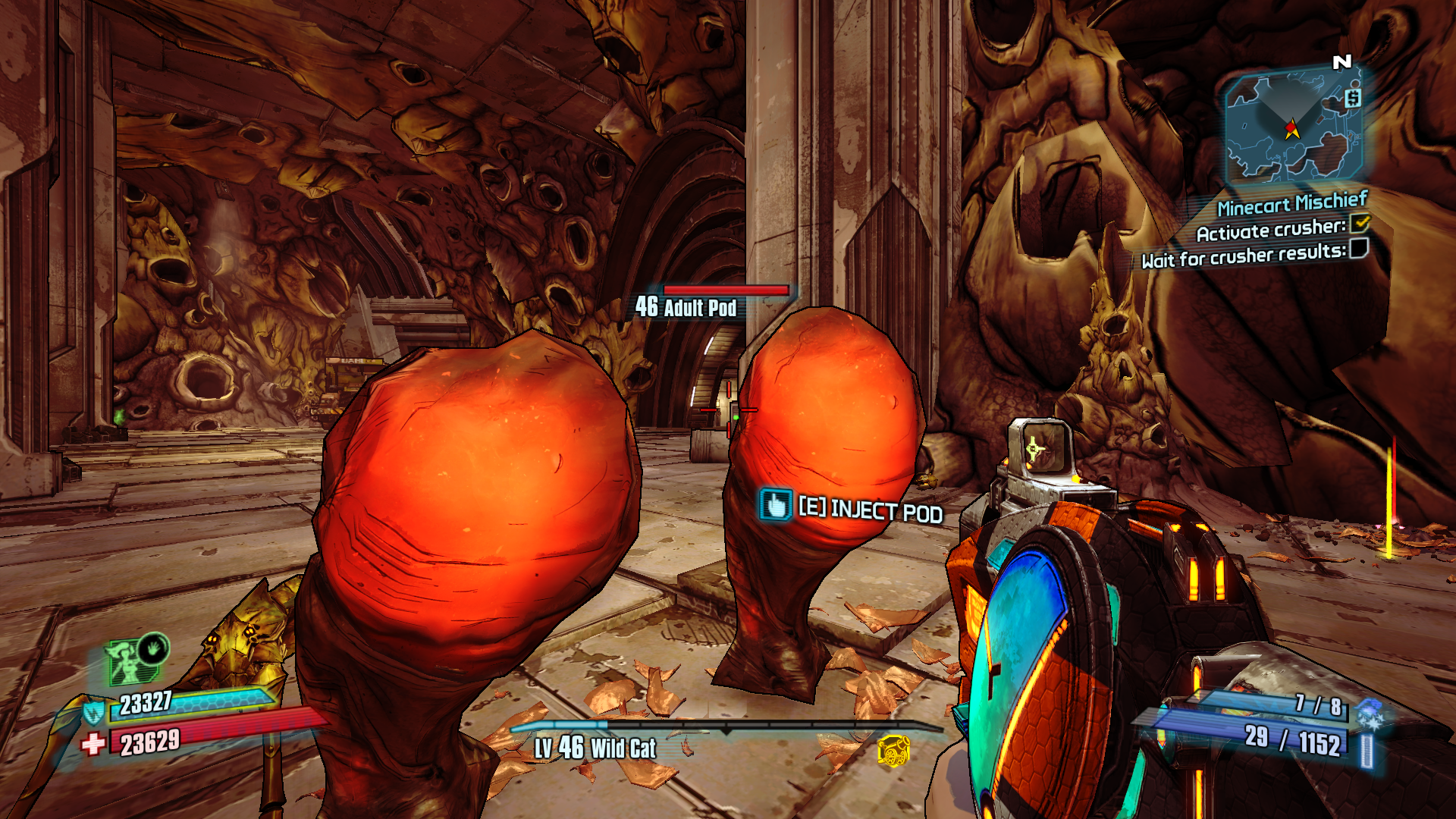Image resolution: width=1456 pixels, height=819 pixels.
Task: Click the golden badass rank token icon
Action: tap(893, 750)
